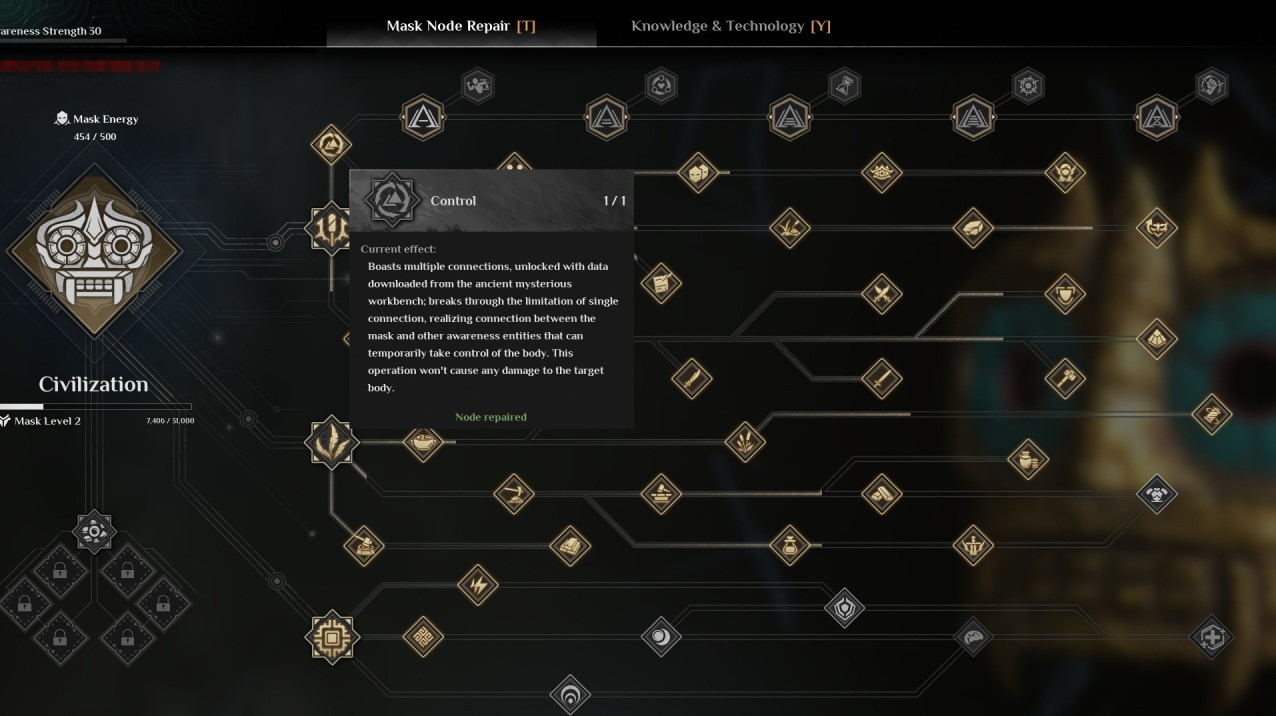Screen dimensions: 1276x716
Task: Select the crowned eye skill node
Action: pyautogui.click(x=881, y=172)
